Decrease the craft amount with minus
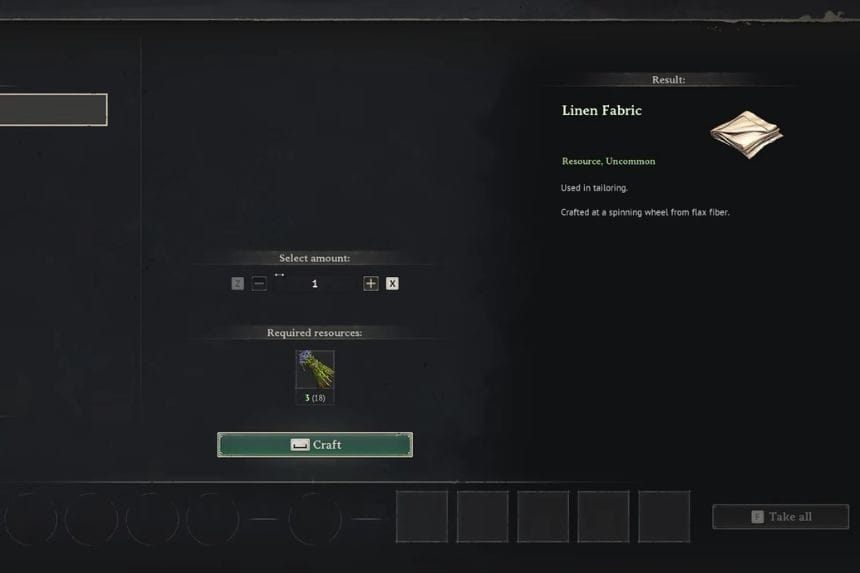Screen dimensions: 860x573 click(x=259, y=284)
